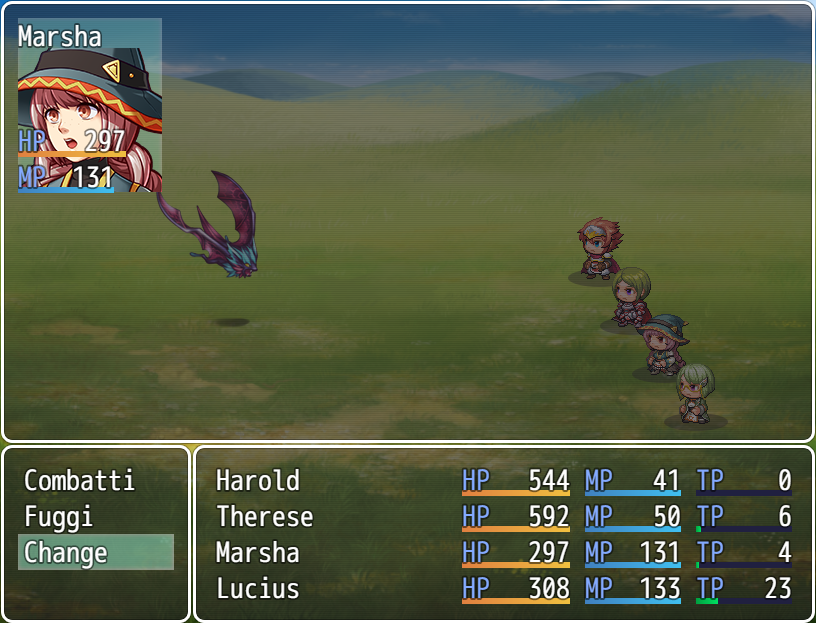Select Harold's party status row
This screenshot has height=623, width=816.
503,481
